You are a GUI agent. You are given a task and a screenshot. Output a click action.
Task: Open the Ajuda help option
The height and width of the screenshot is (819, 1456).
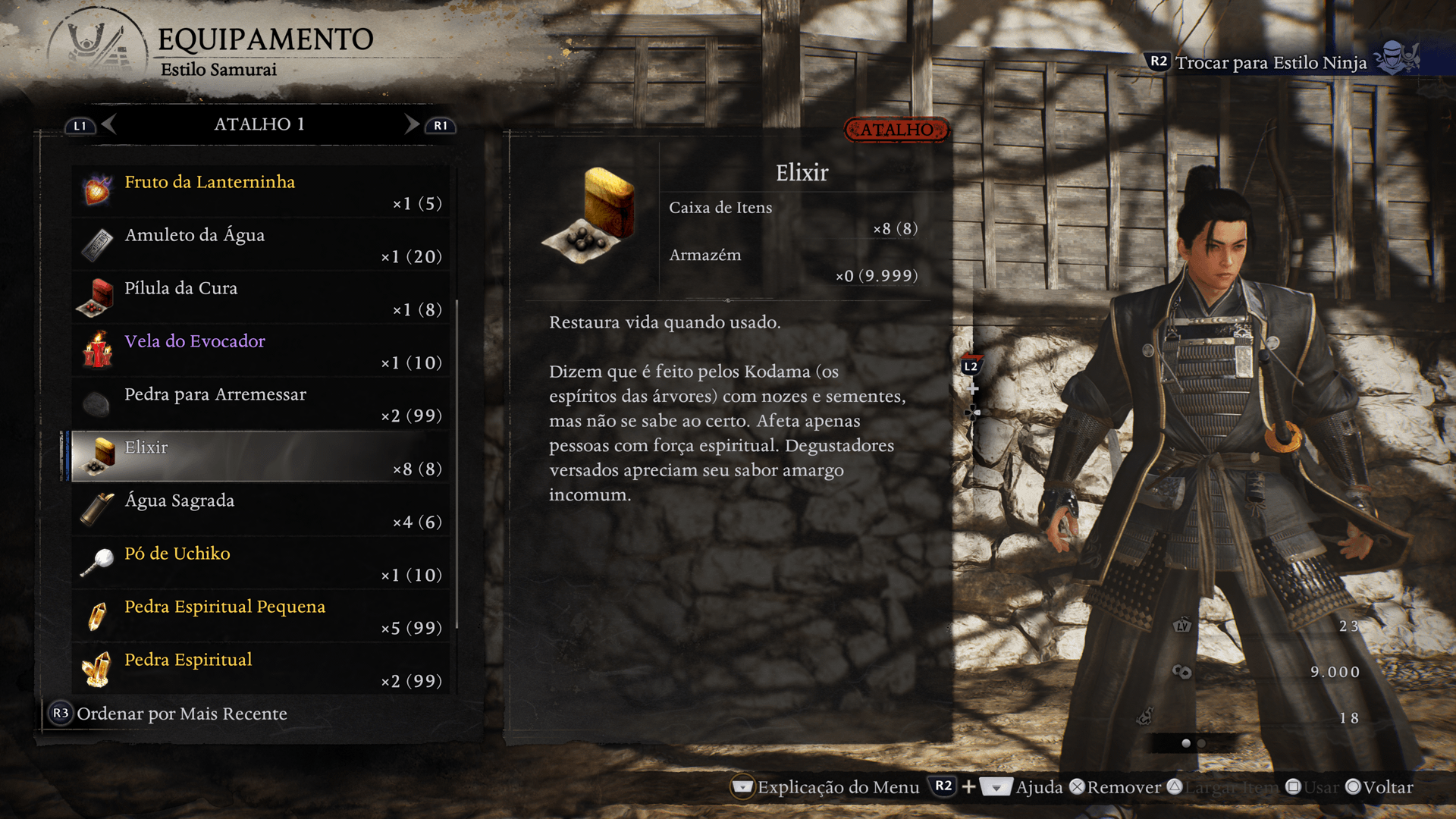(x=1038, y=787)
